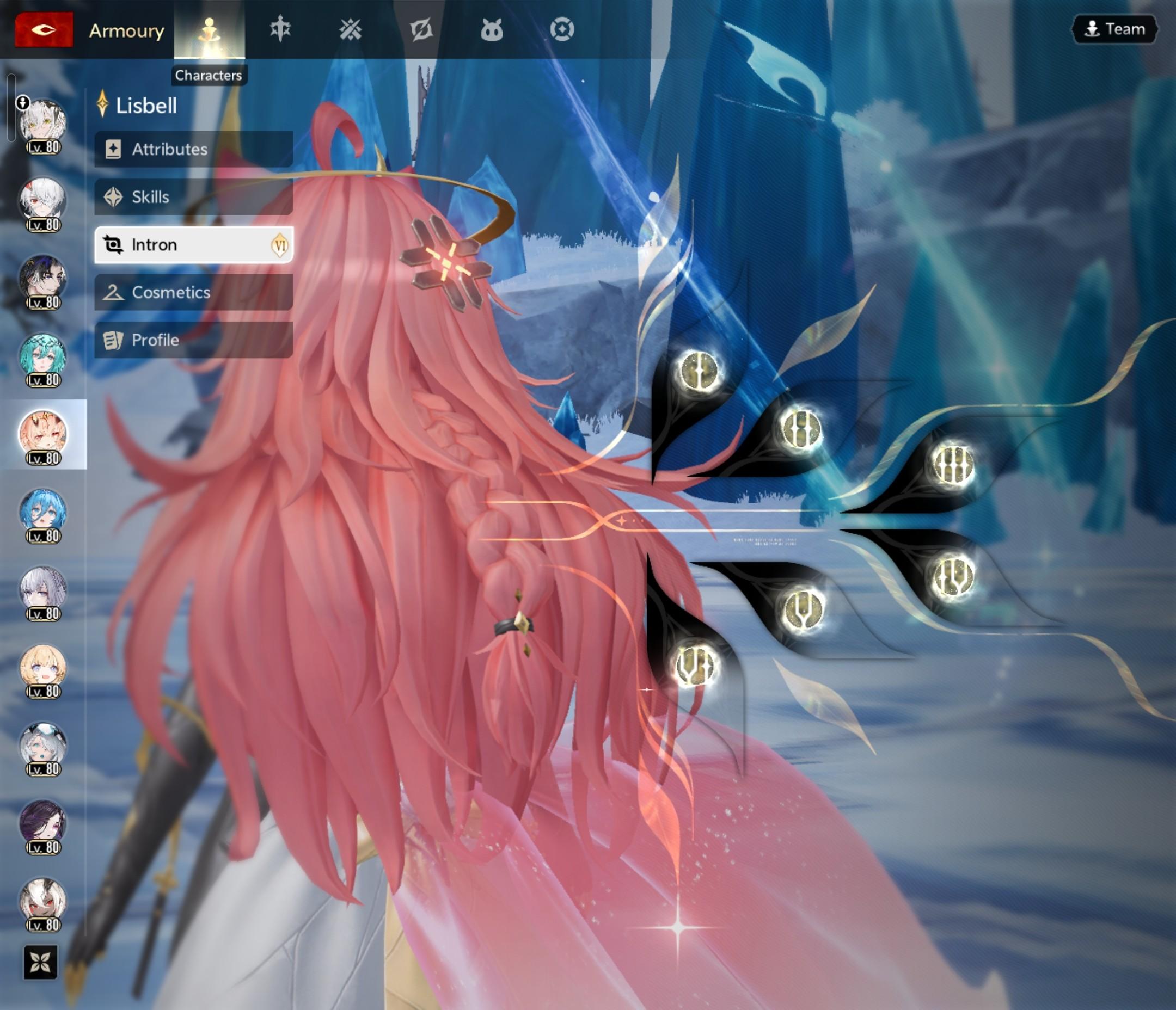Viewport: 1176px width, 1010px height.
Task: Select the dark purple-haired character portrait
Action: [43, 824]
